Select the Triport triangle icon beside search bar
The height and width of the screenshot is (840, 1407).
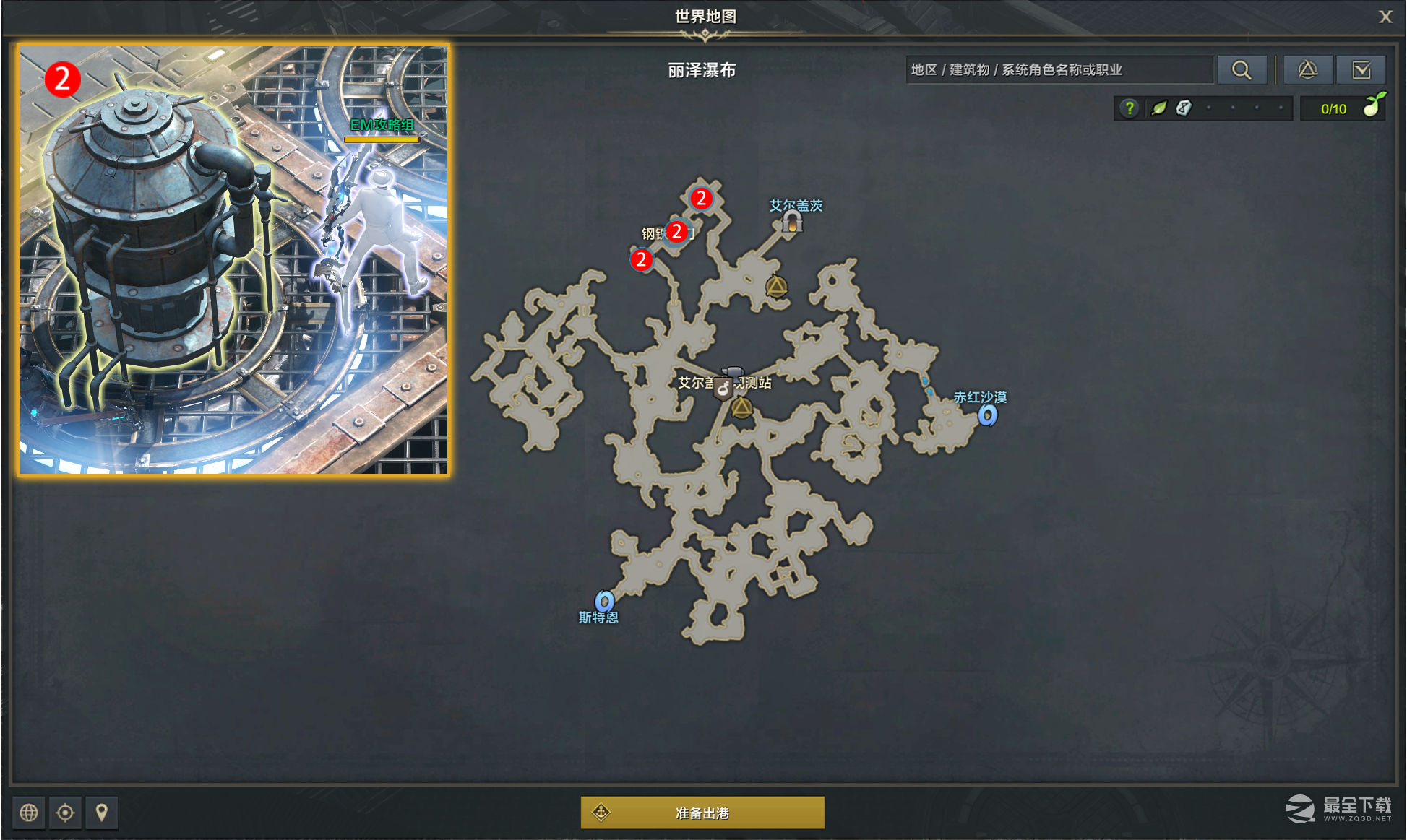coord(1308,69)
